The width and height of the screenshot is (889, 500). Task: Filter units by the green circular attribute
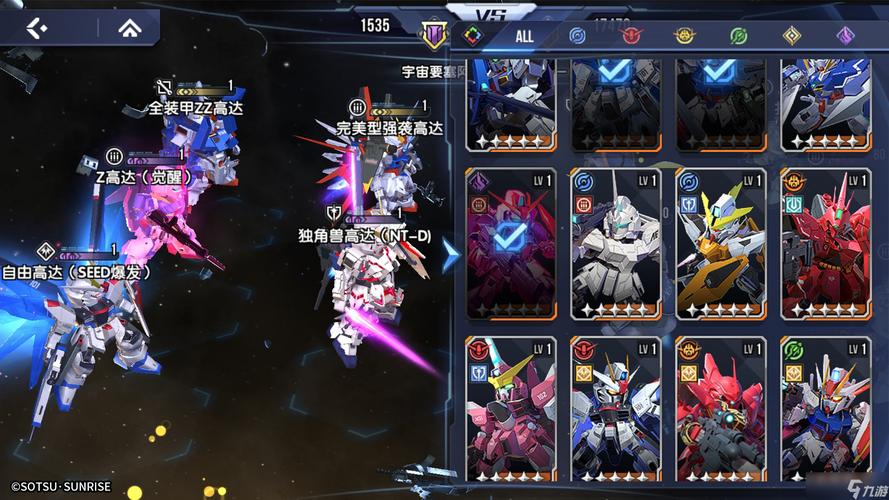(738, 36)
